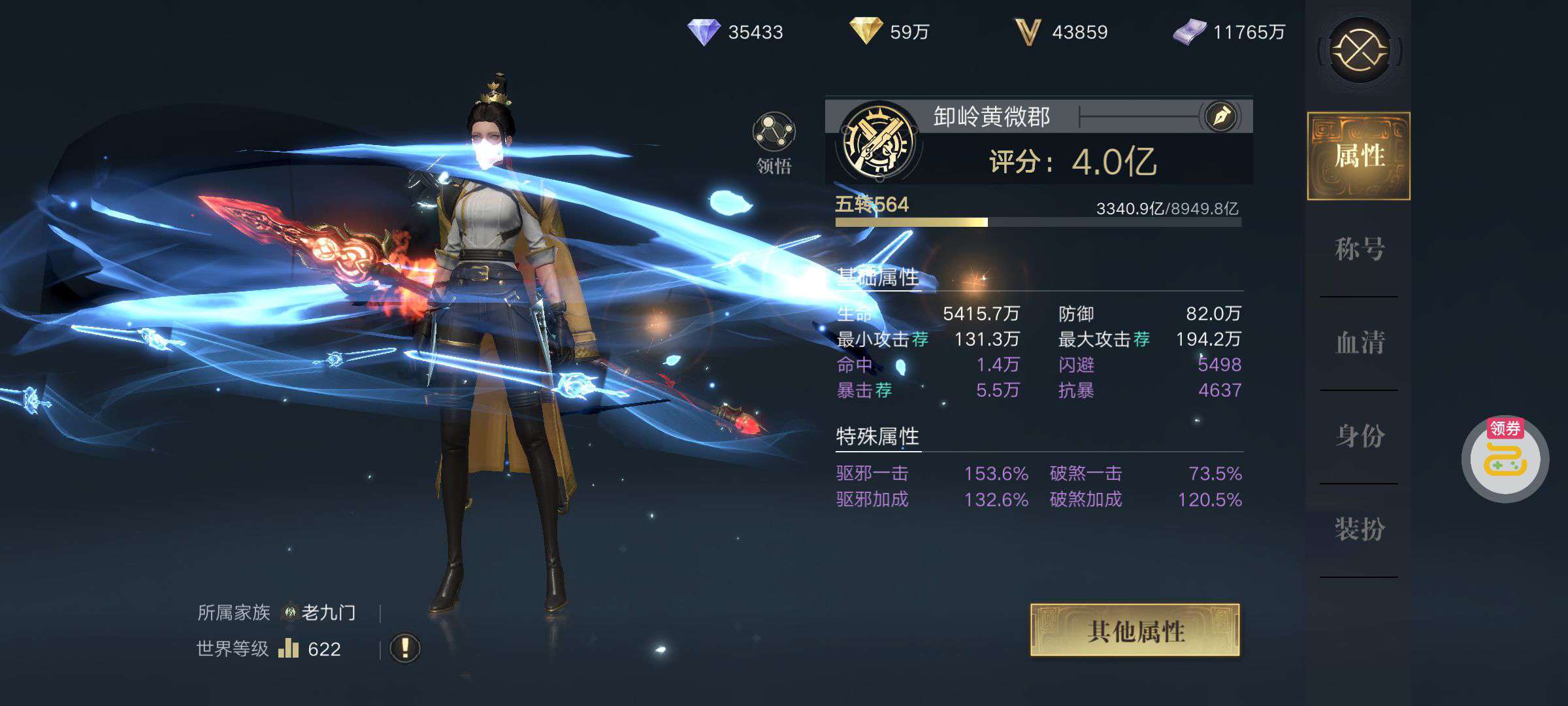Image resolution: width=1568 pixels, height=706 pixels.
Task: Click the purple diamond currency icon
Action: click(704, 31)
